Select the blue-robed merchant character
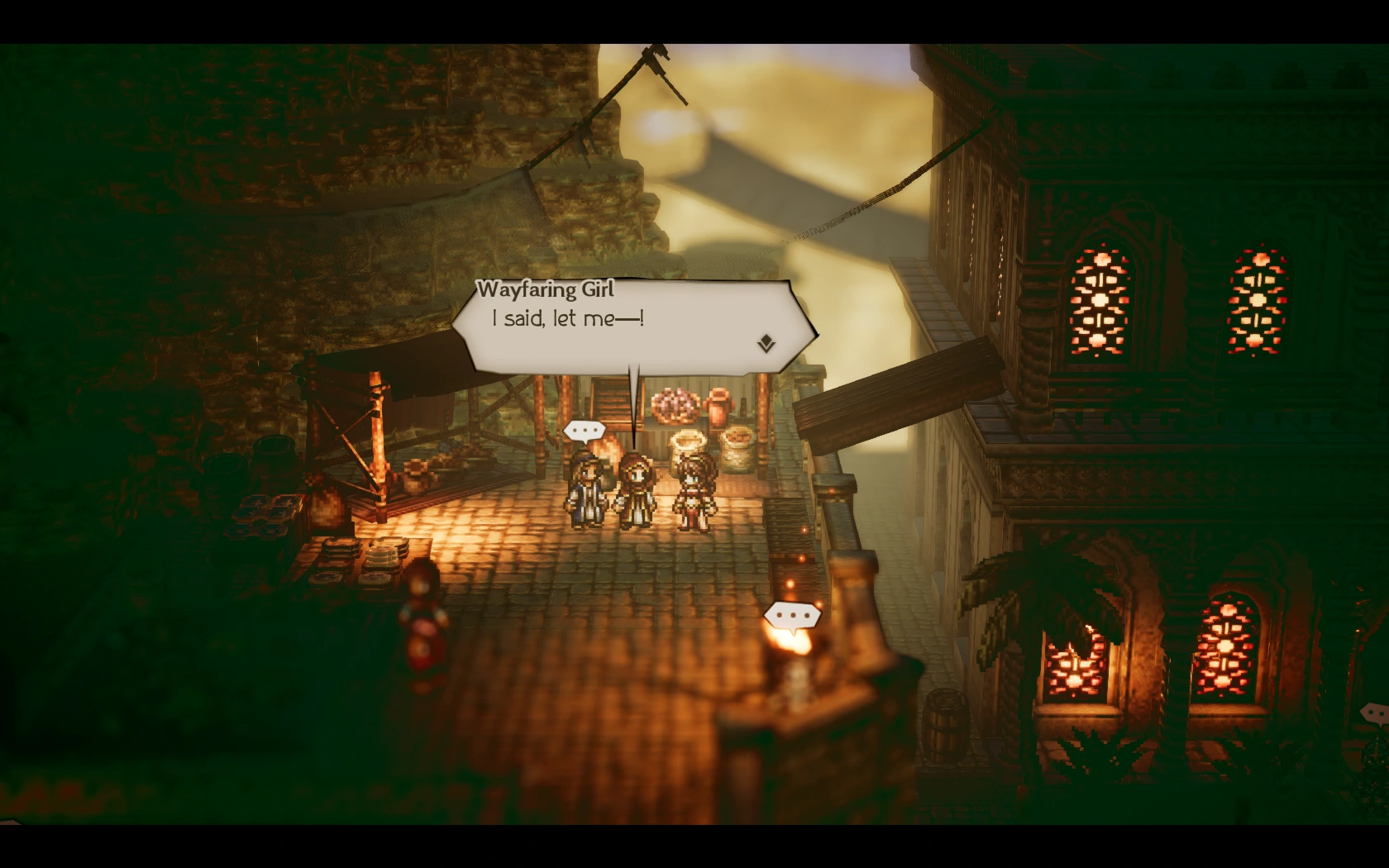This screenshot has height=868, width=1389. pyautogui.click(x=585, y=488)
